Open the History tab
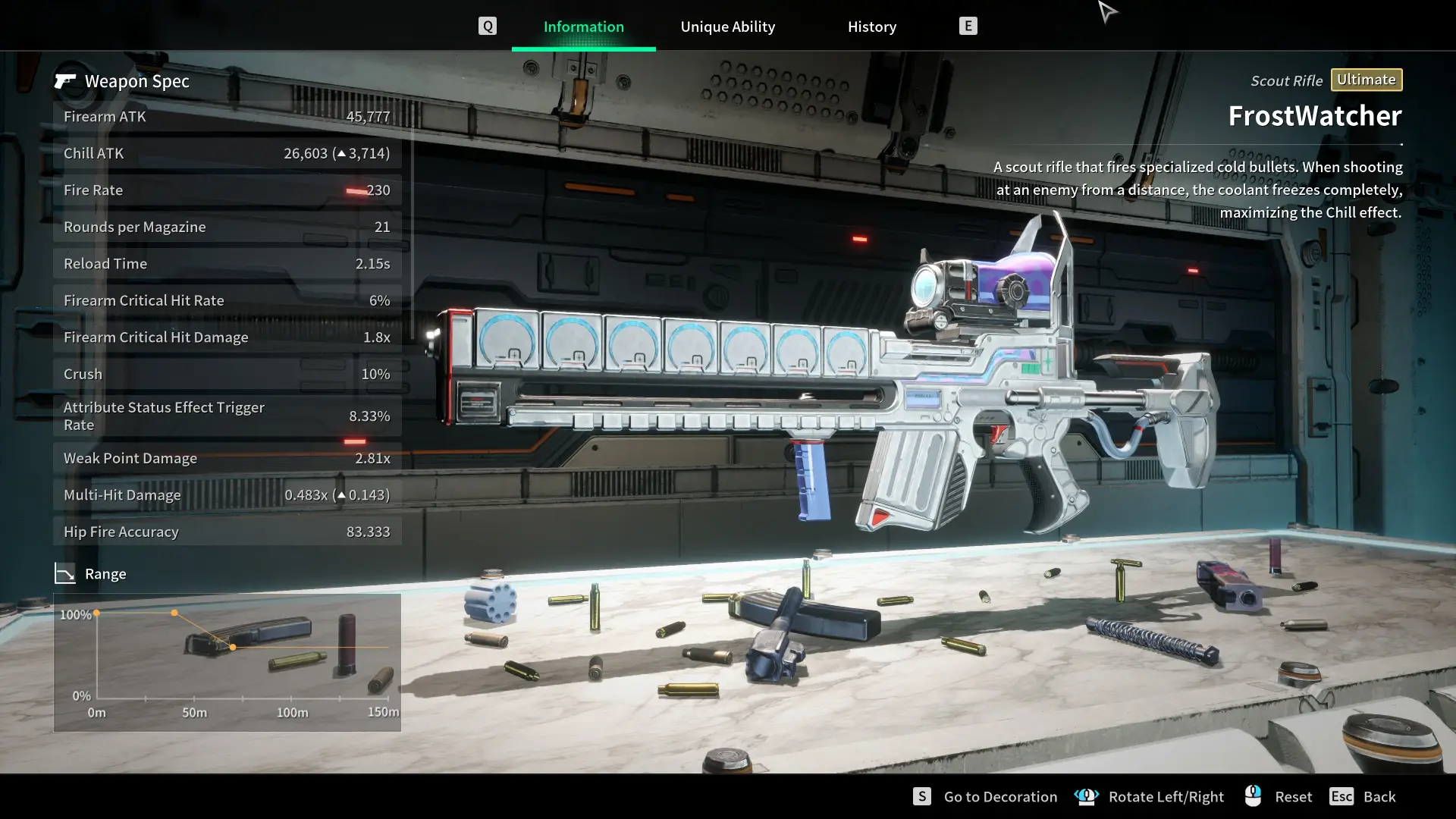Viewport: 1456px width, 819px height. click(871, 26)
